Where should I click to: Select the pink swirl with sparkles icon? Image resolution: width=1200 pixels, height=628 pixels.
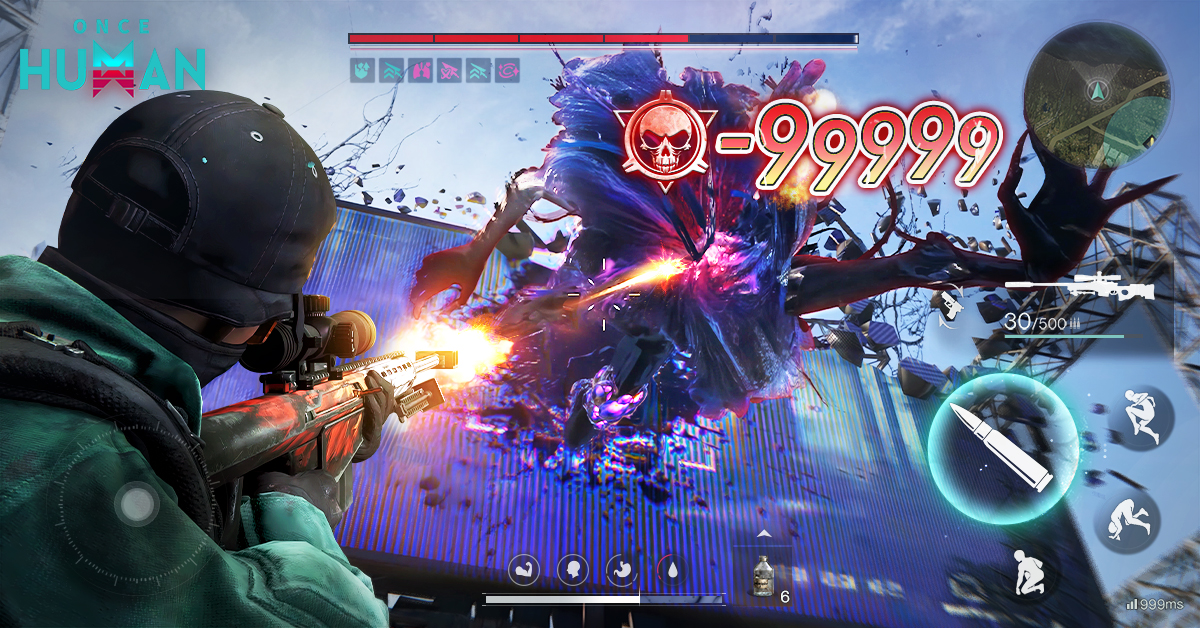point(508,70)
